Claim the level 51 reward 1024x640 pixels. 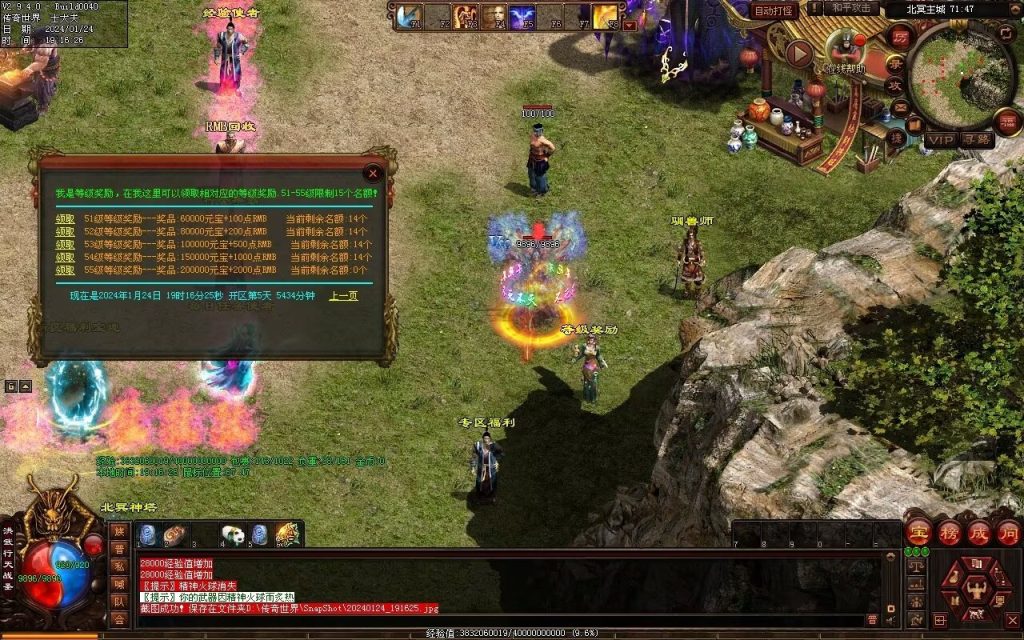click(x=65, y=218)
